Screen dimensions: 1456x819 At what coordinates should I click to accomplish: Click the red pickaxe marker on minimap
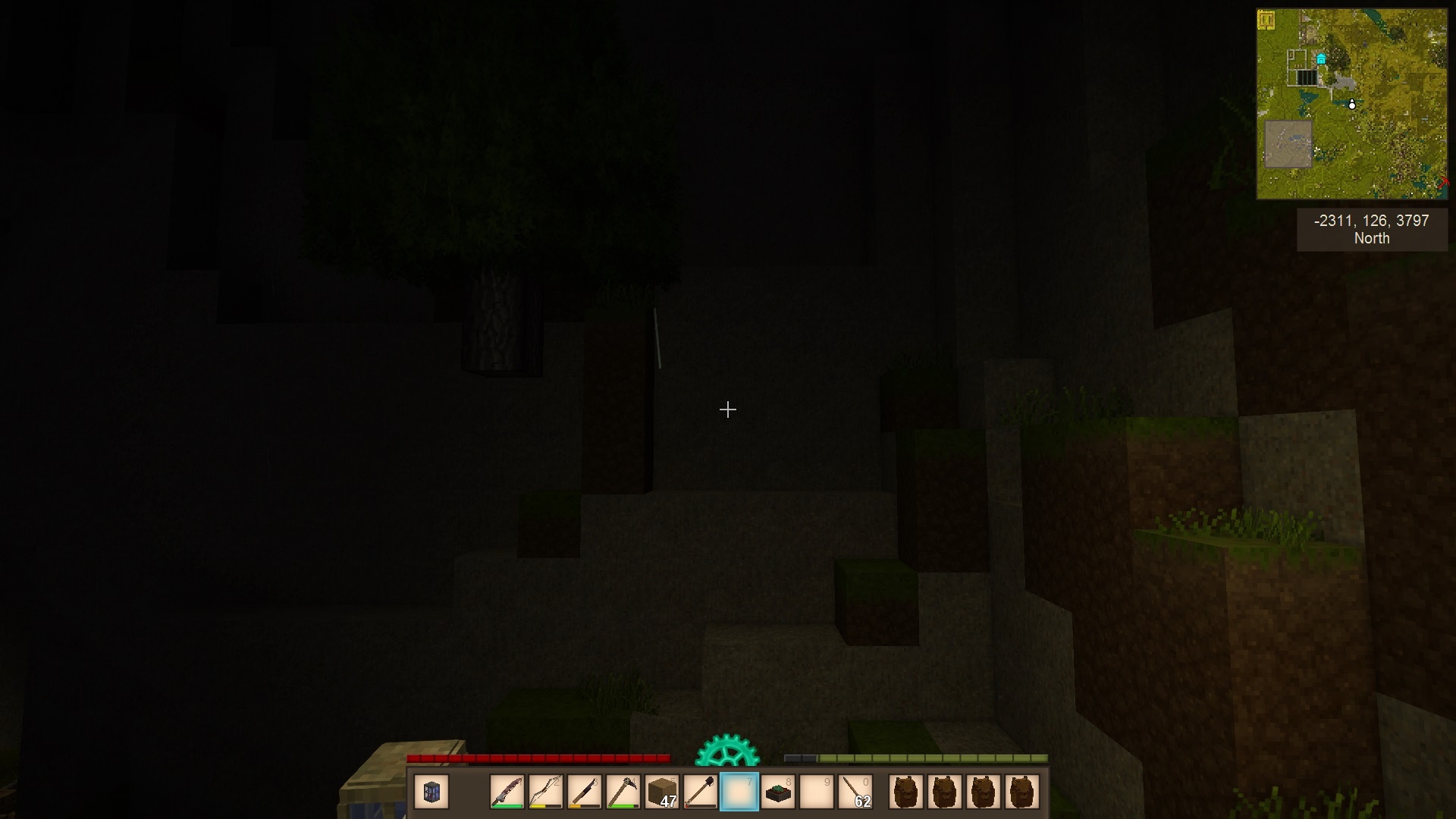pyautogui.click(x=1443, y=182)
